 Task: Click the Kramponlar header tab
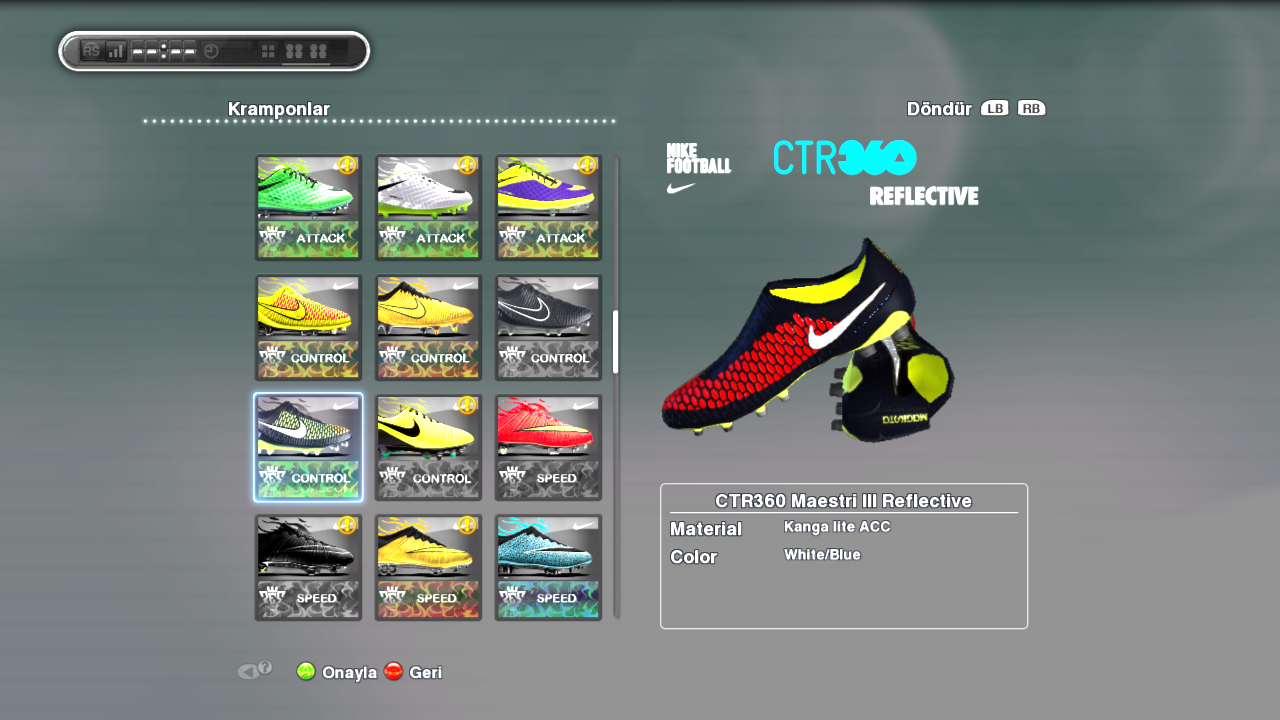click(x=278, y=109)
